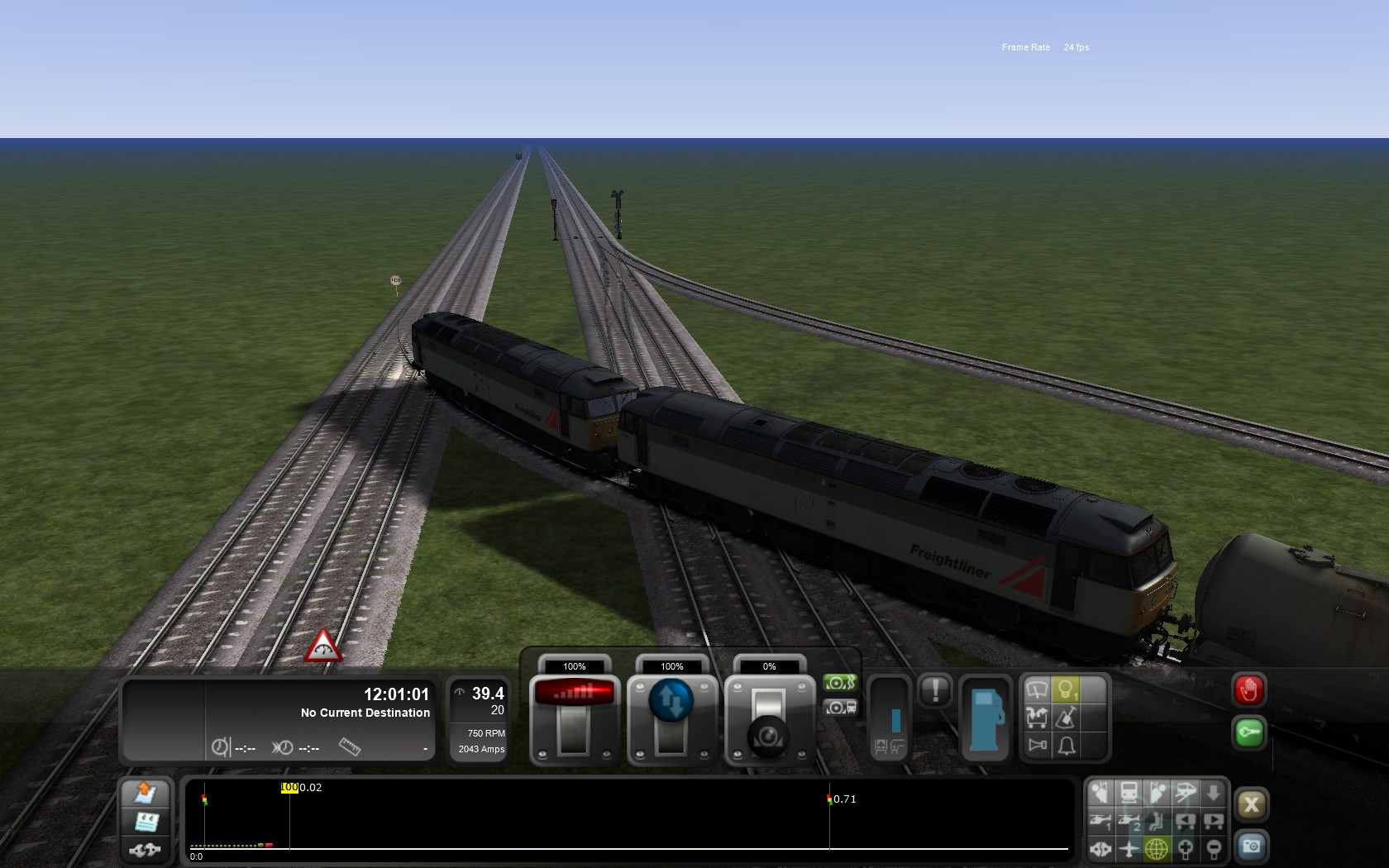This screenshot has width=1389, height=868.
Task: Adjust the train brake lever
Action: click(769, 732)
